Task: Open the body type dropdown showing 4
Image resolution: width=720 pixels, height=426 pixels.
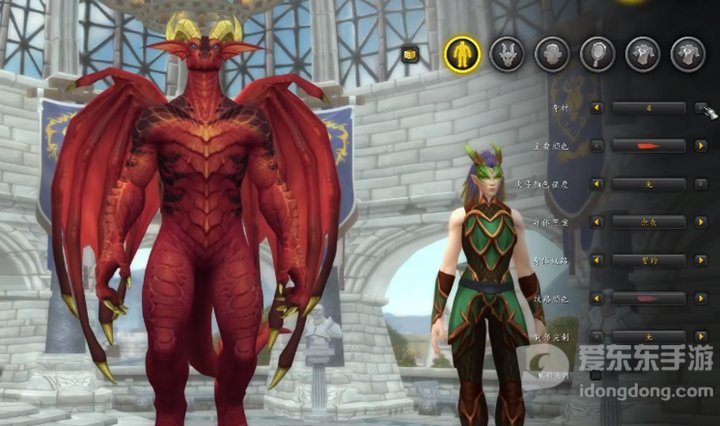Action: coord(648,107)
